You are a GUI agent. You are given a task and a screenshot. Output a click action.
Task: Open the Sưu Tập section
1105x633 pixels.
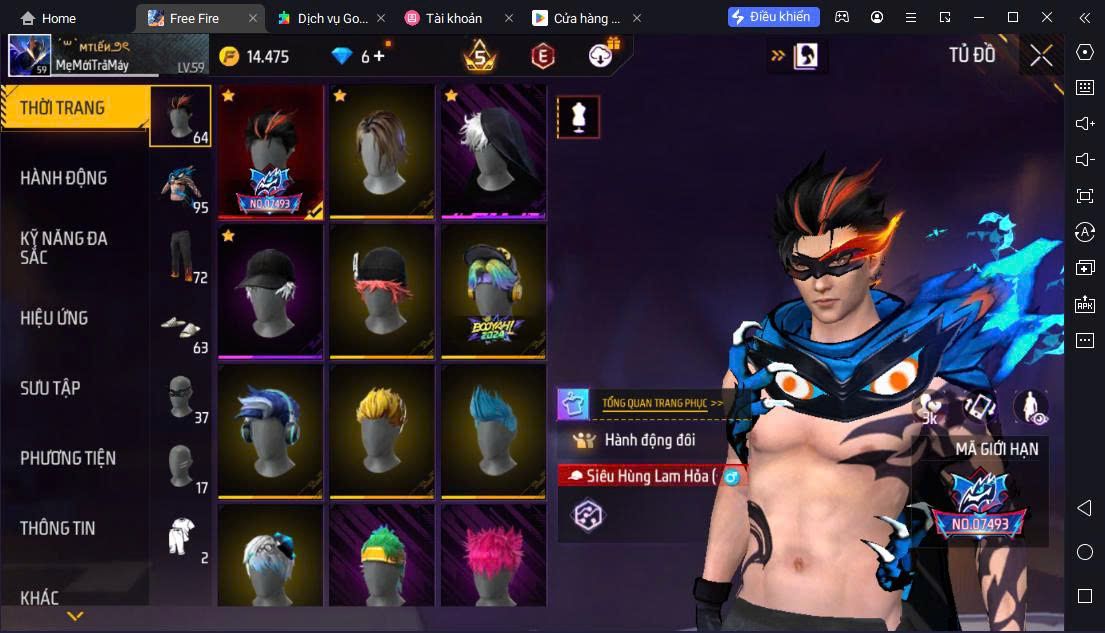50,388
